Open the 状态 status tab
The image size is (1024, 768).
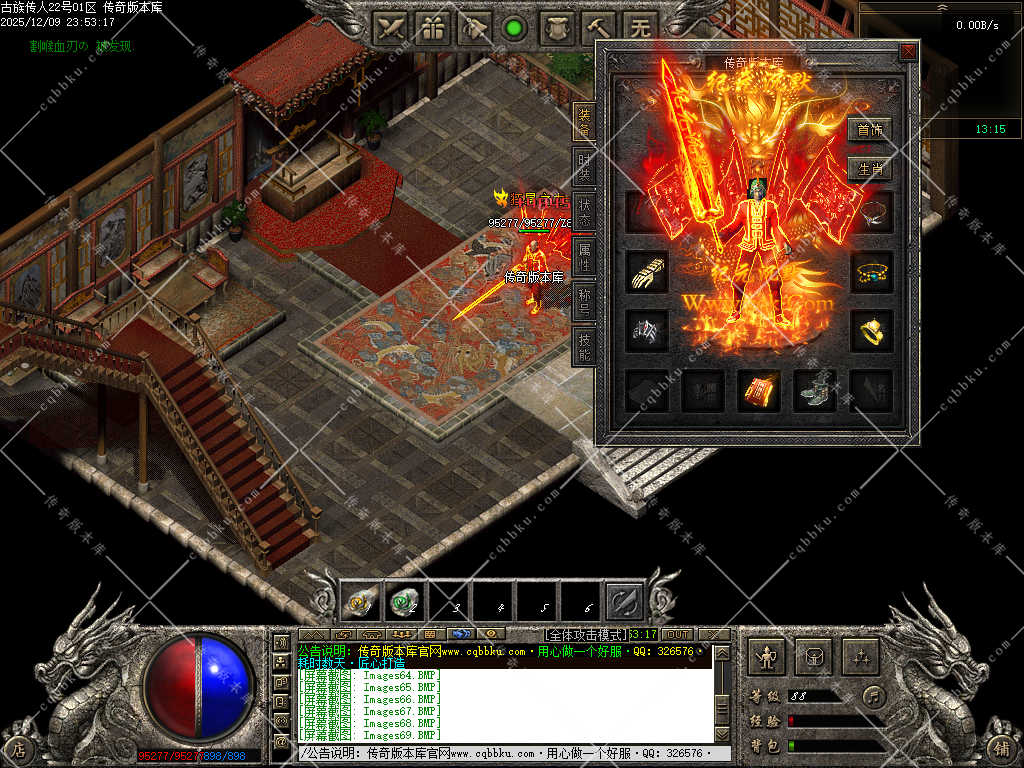(585, 210)
